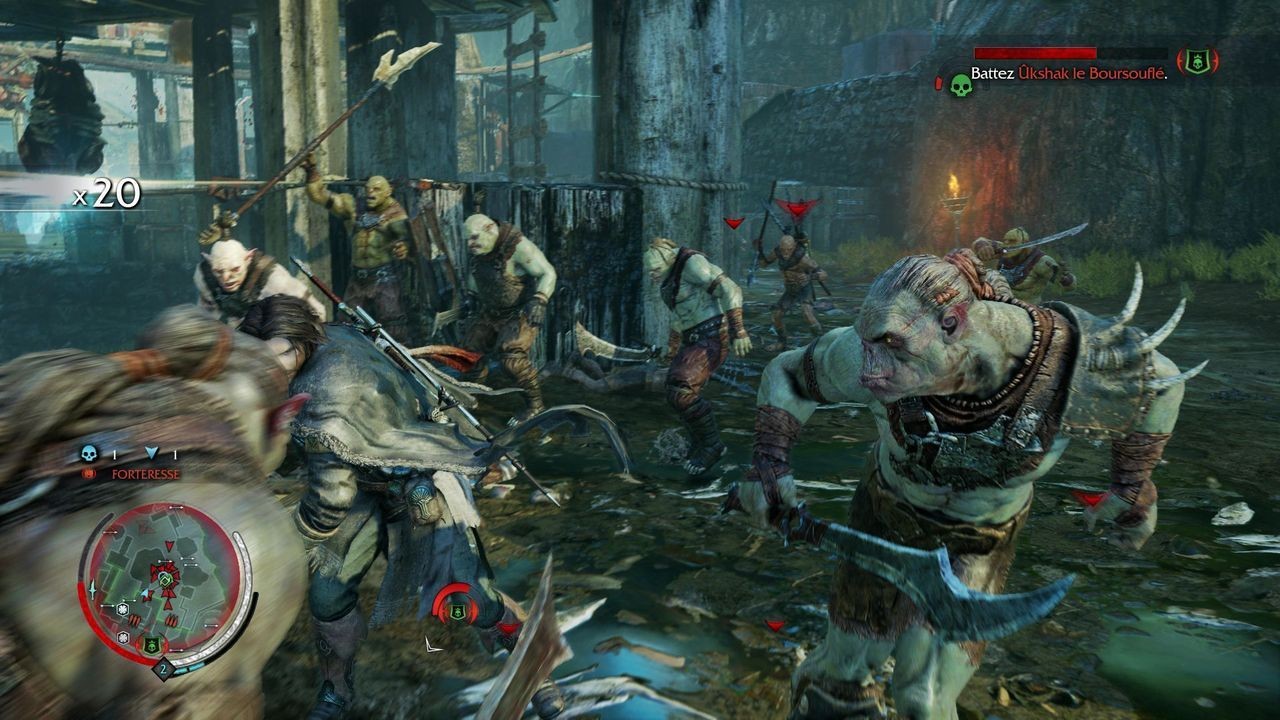Click the red triangle marker above the distant orcs
Image resolution: width=1280 pixels, height=720 pixels.
[x=735, y=222]
